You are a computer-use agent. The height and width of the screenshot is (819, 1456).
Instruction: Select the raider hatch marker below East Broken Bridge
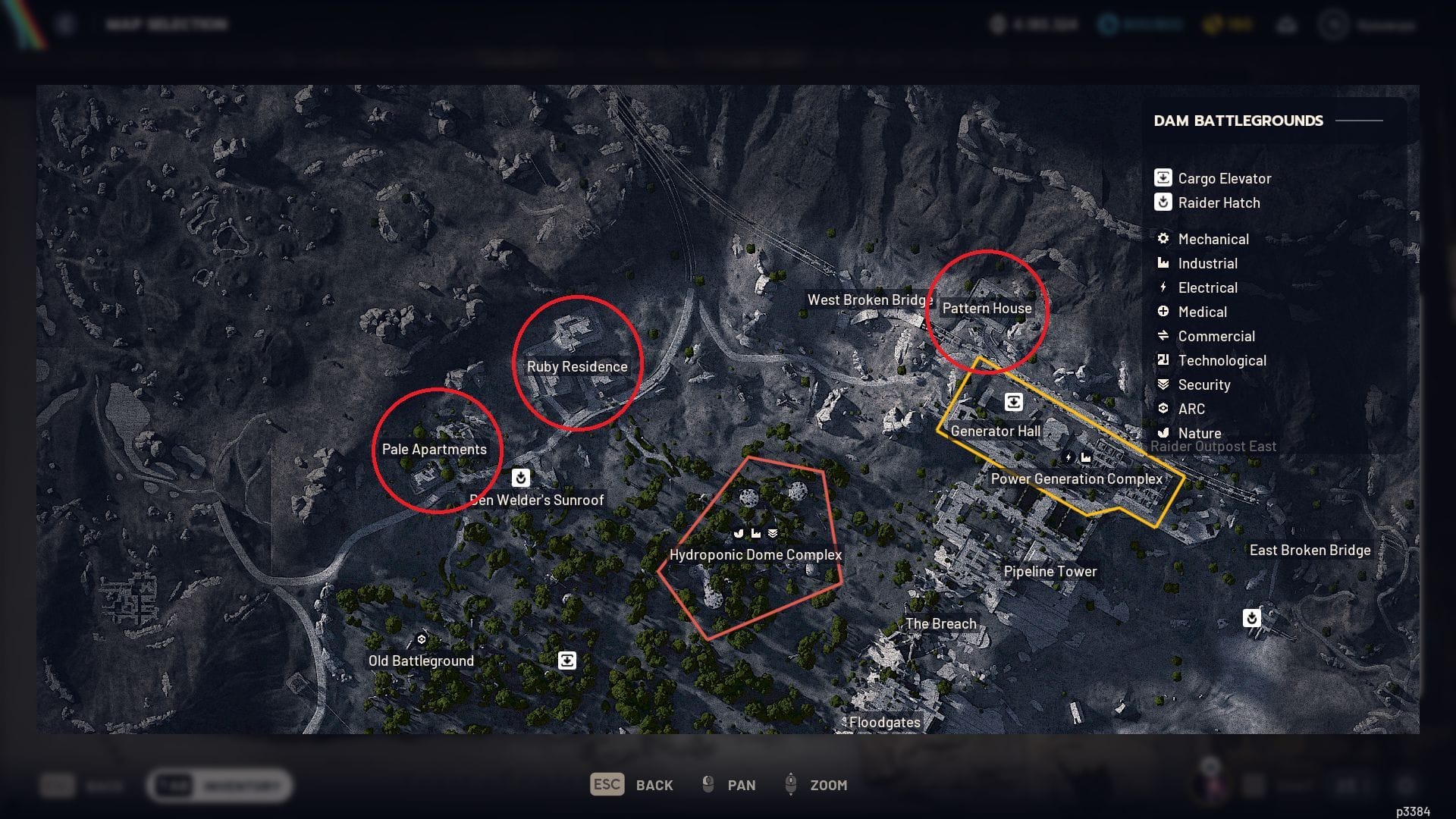[x=1252, y=618]
